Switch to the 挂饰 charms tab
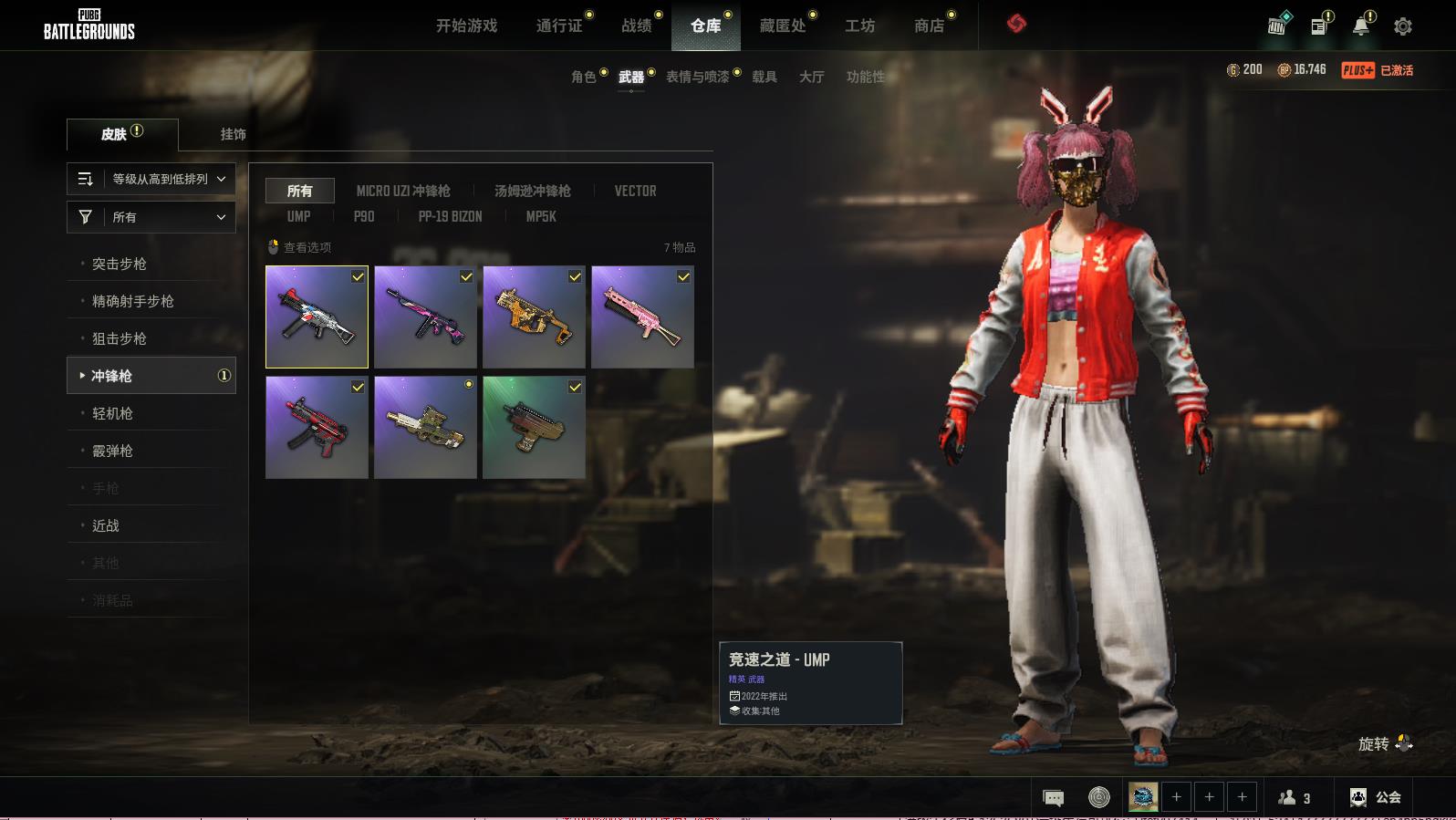Image resolution: width=1456 pixels, height=820 pixels. (234, 134)
